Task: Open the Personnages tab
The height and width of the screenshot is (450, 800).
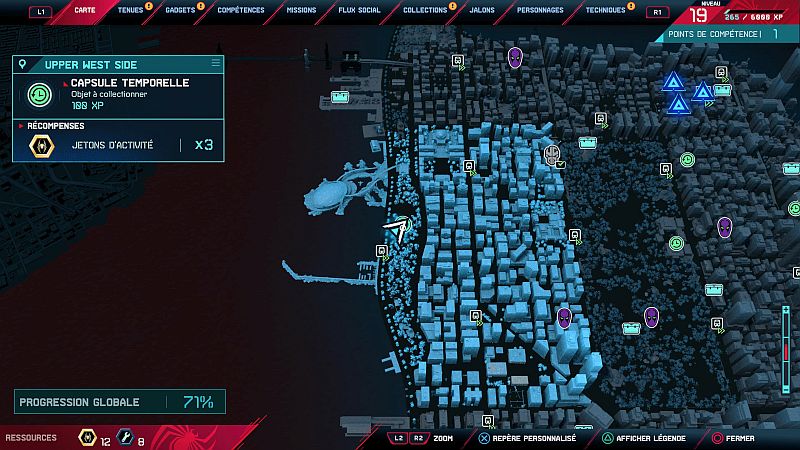Action: 540,11
